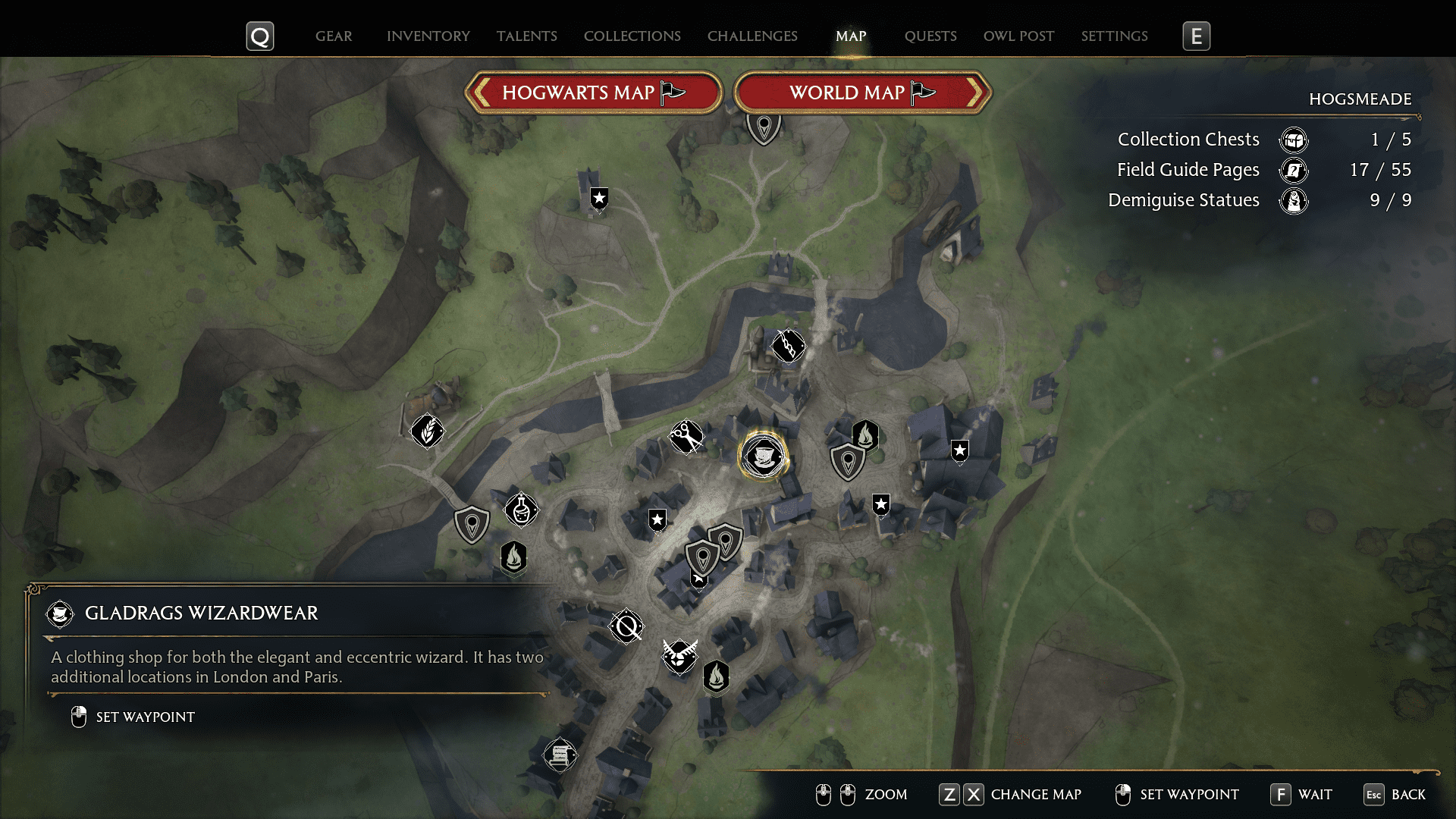
Task: Go to the Talents tab
Action: tap(527, 36)
